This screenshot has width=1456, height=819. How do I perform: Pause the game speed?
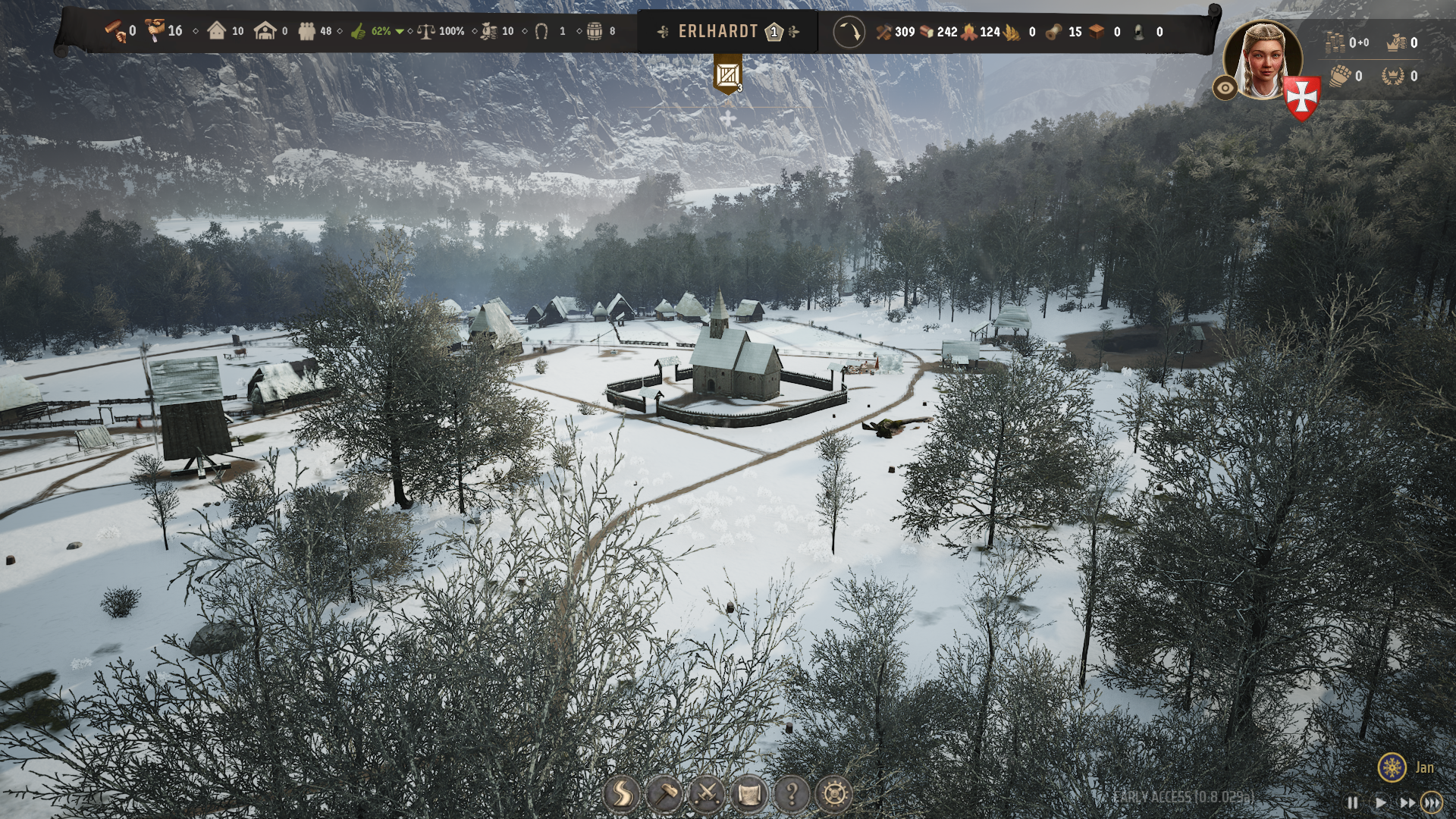[1352, 802]
